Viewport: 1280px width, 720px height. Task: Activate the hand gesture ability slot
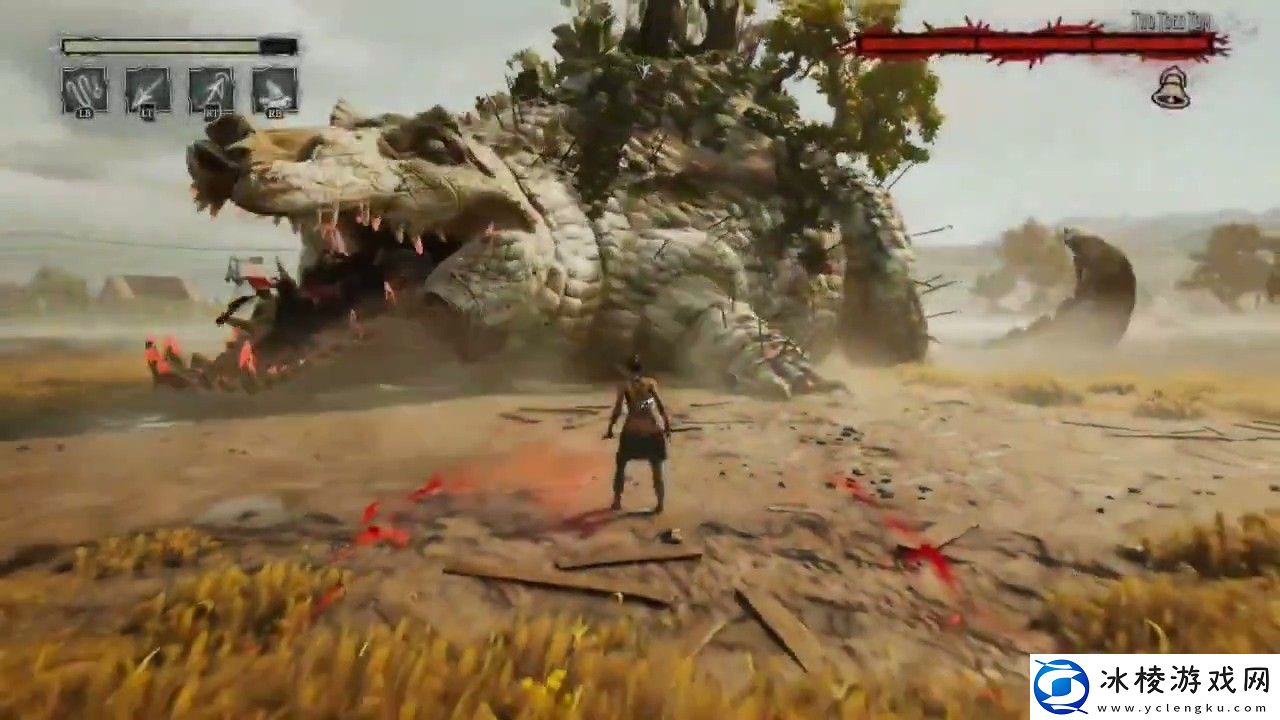click(x=84, y=90)
